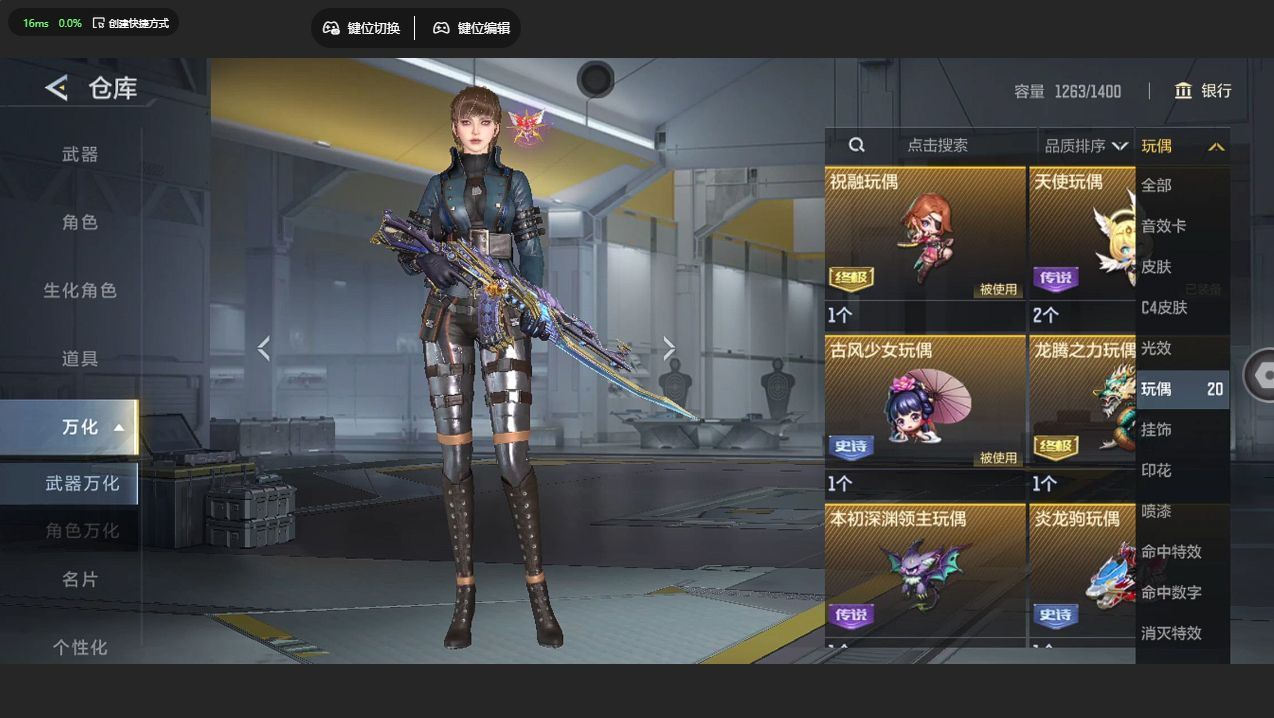Go back using the warehouse back arrow
The height and width of the screenshot is (718, 1274).
pos(57,88)
